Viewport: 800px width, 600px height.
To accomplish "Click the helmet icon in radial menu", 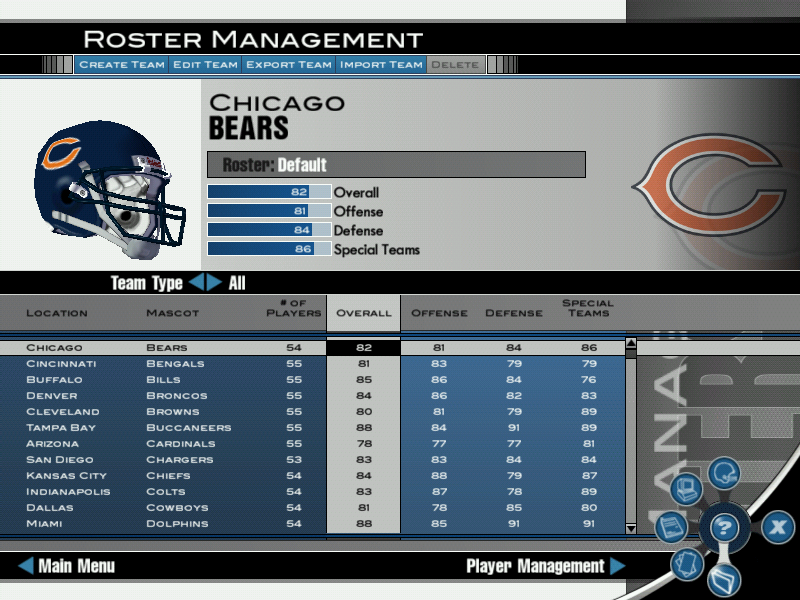I will 723,472.
